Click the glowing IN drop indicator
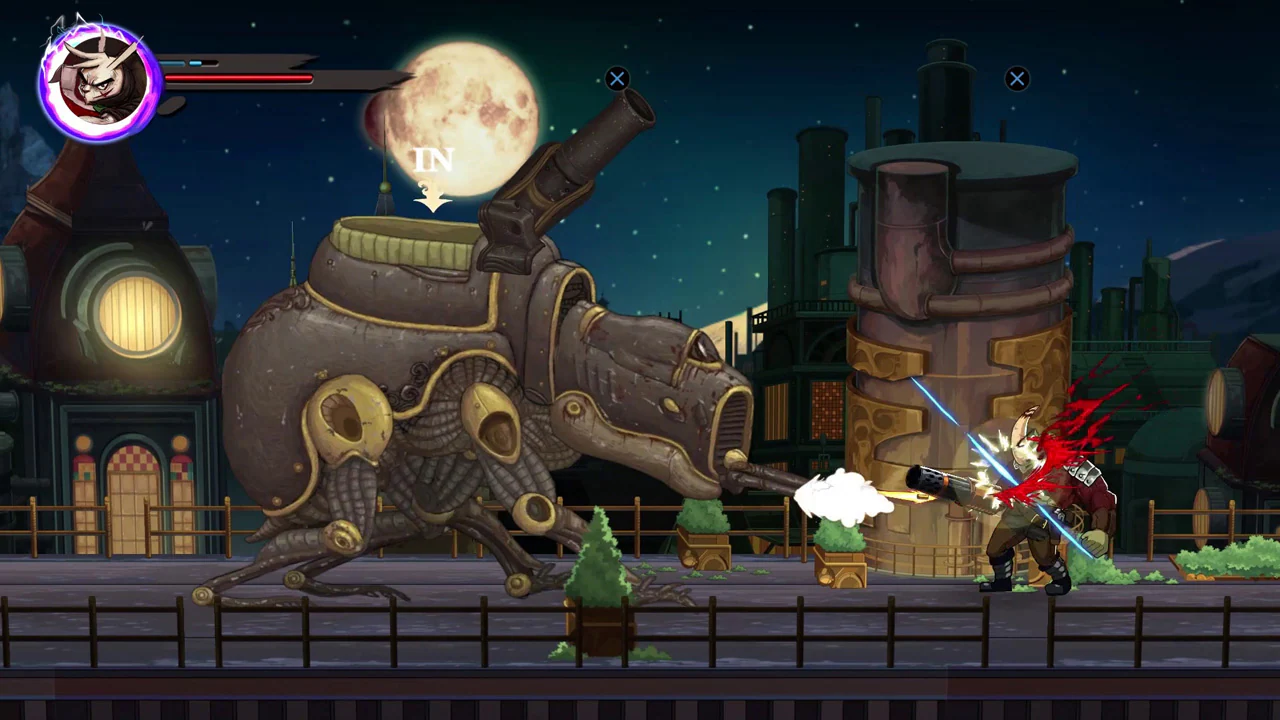Image resolution: width=1280 pixels, height=720 pixels. tap(433, 160)
